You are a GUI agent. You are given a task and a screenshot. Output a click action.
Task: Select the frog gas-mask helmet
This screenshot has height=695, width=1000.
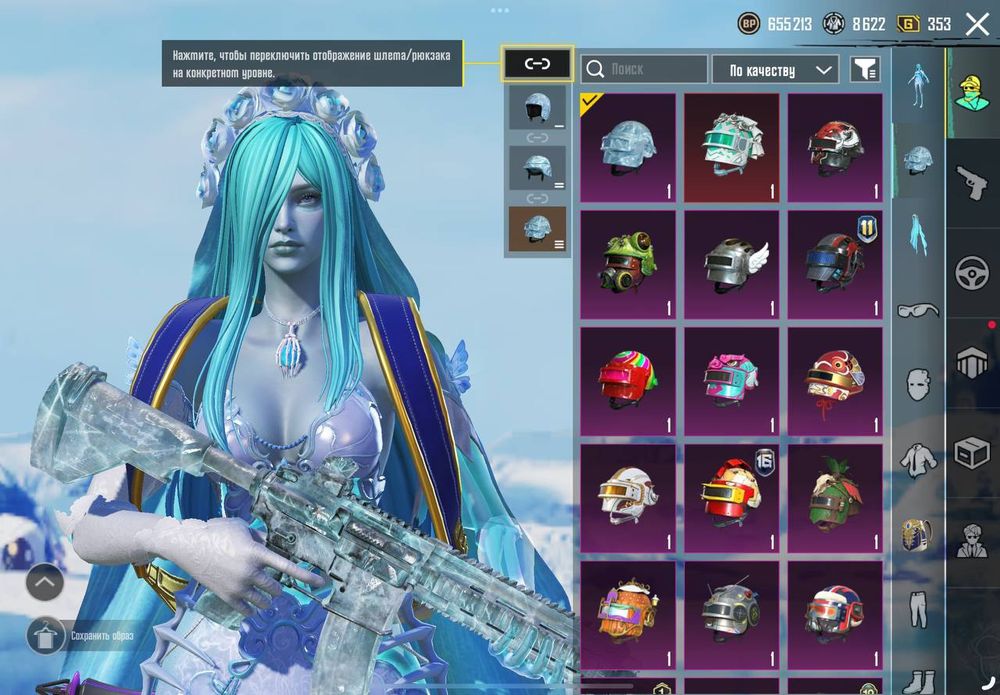[x=628, y=265]
